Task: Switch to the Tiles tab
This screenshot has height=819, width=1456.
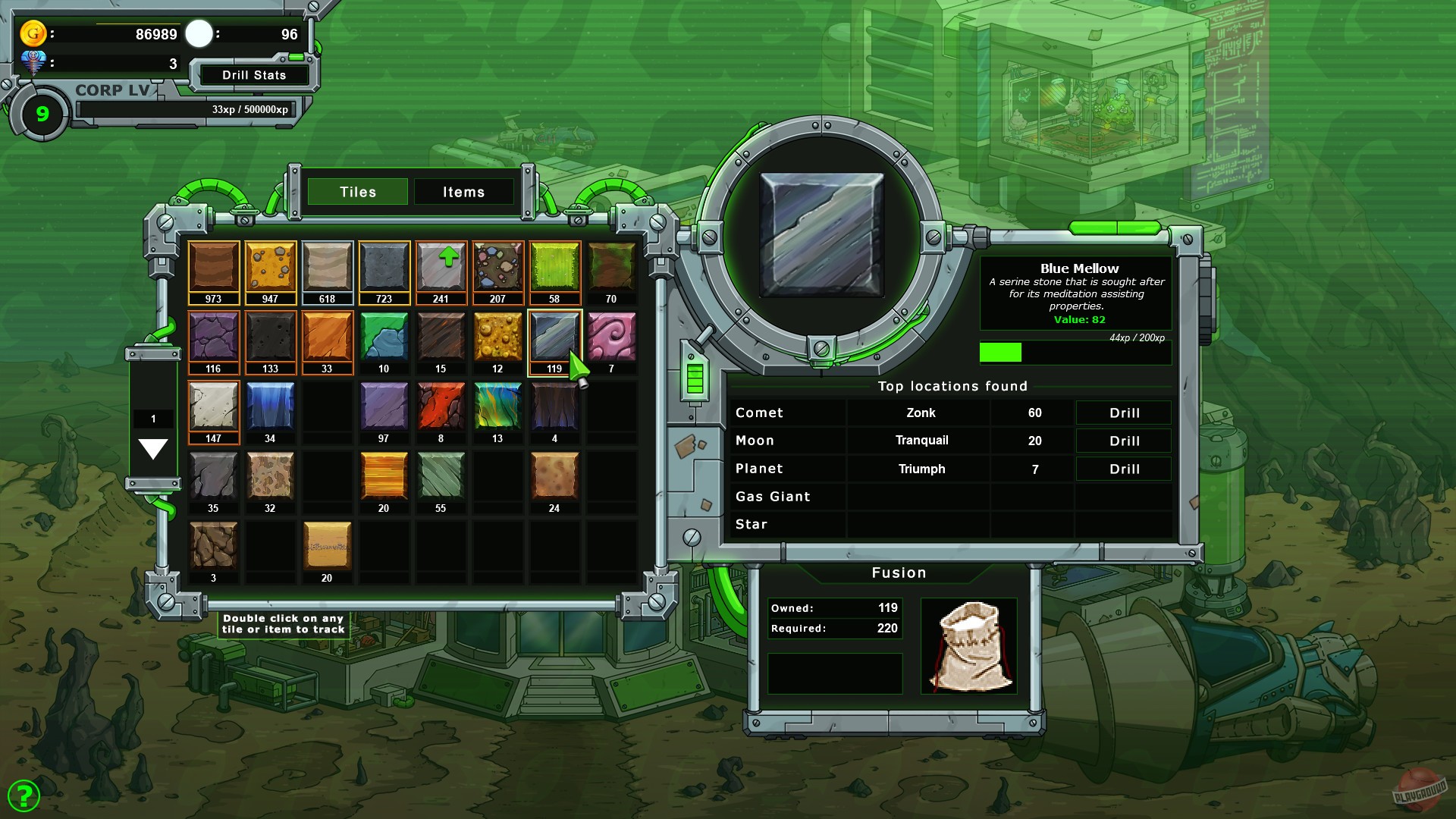Action: tap(357, 192)
